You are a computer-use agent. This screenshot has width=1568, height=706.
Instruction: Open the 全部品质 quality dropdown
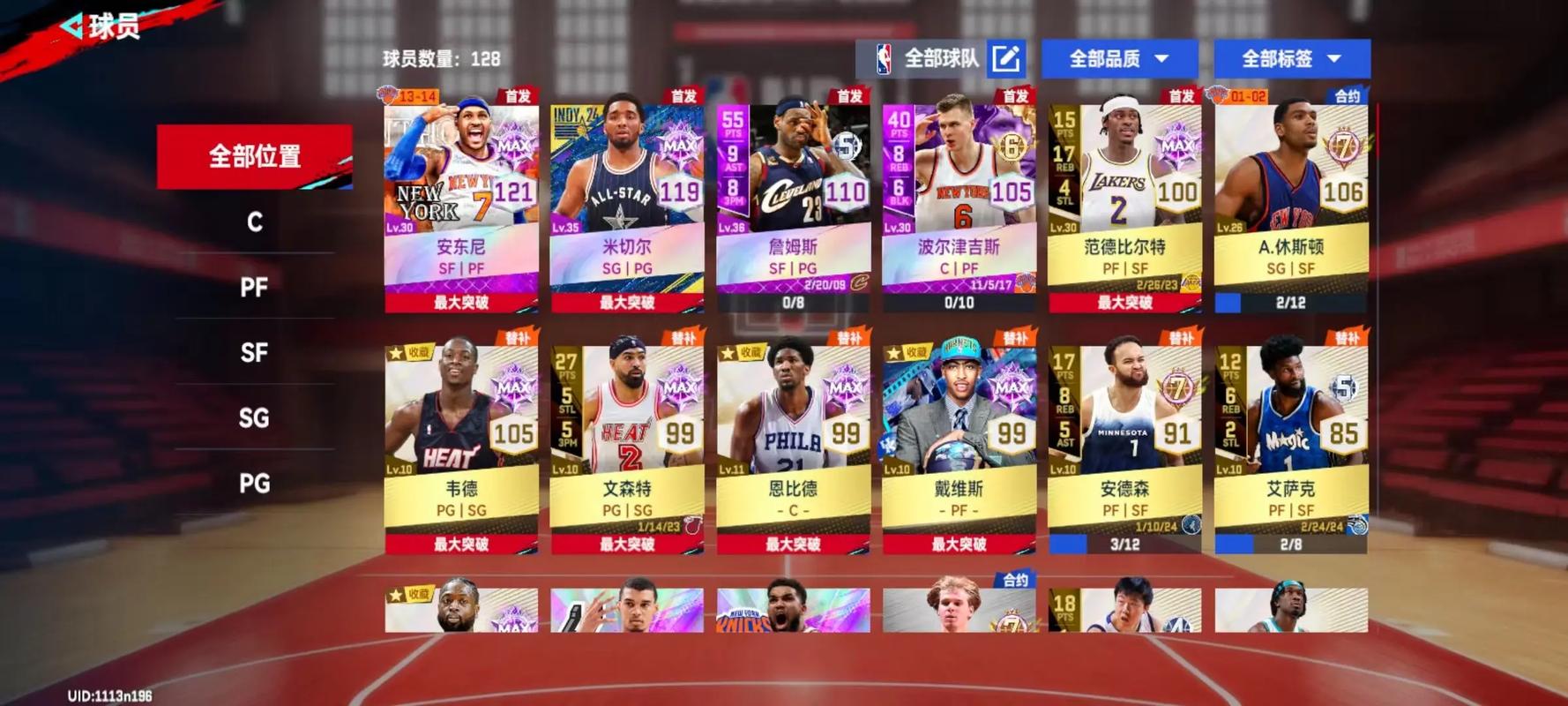tap(1118, 59)
